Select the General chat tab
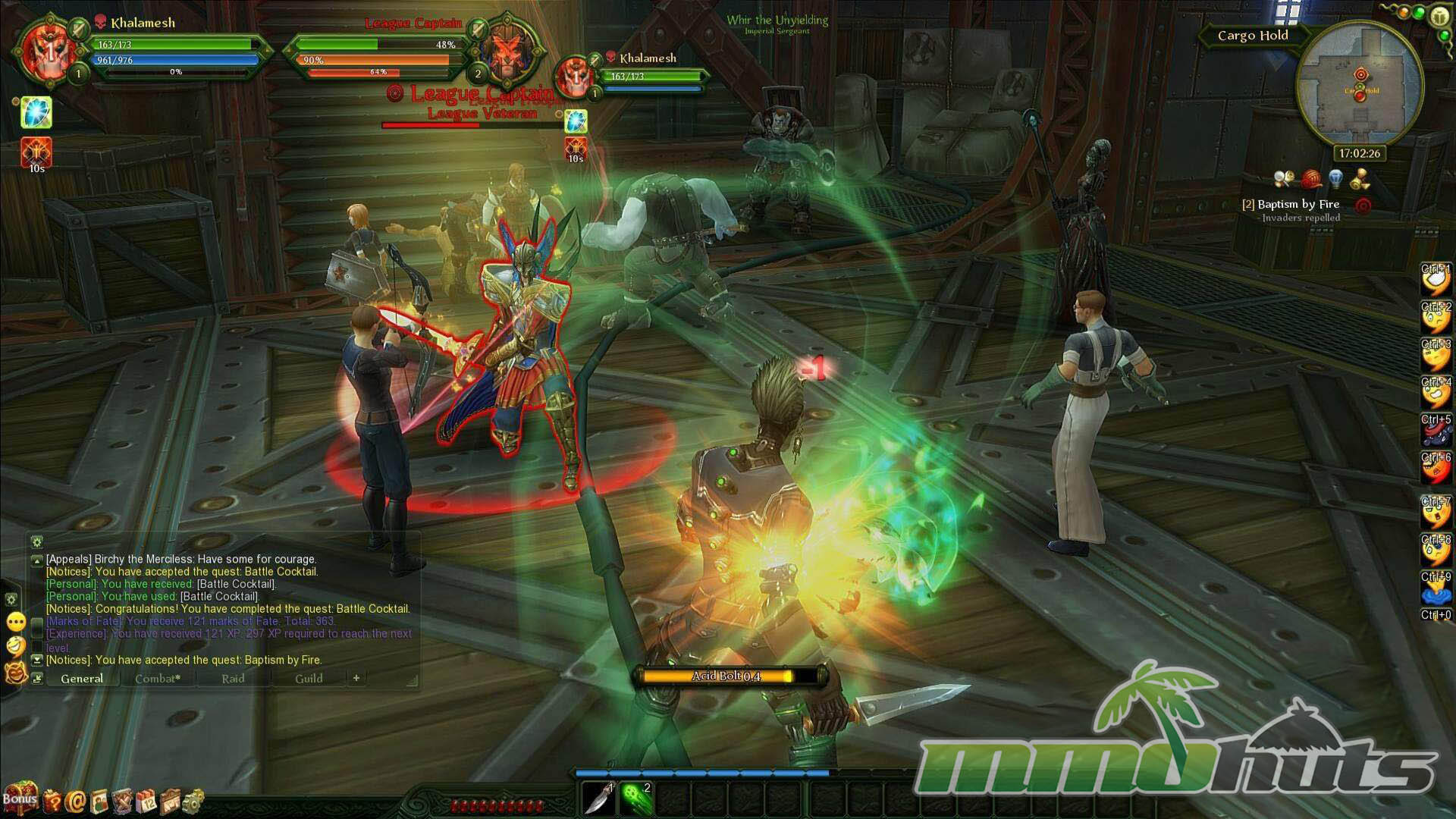1456x819 pixels. 82,679
